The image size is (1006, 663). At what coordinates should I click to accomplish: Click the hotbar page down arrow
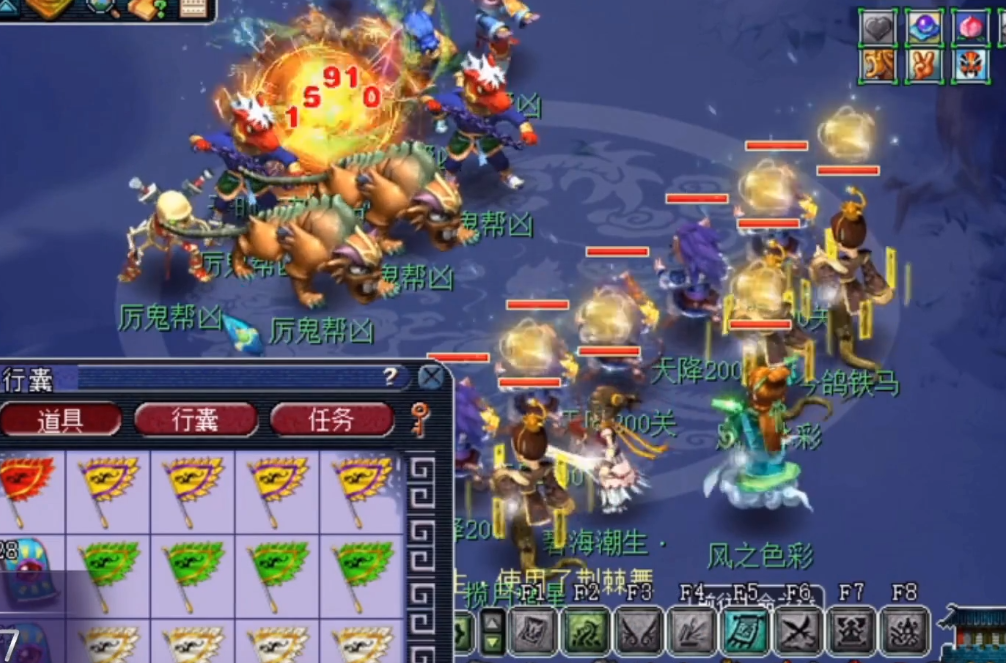click(493, 642)
